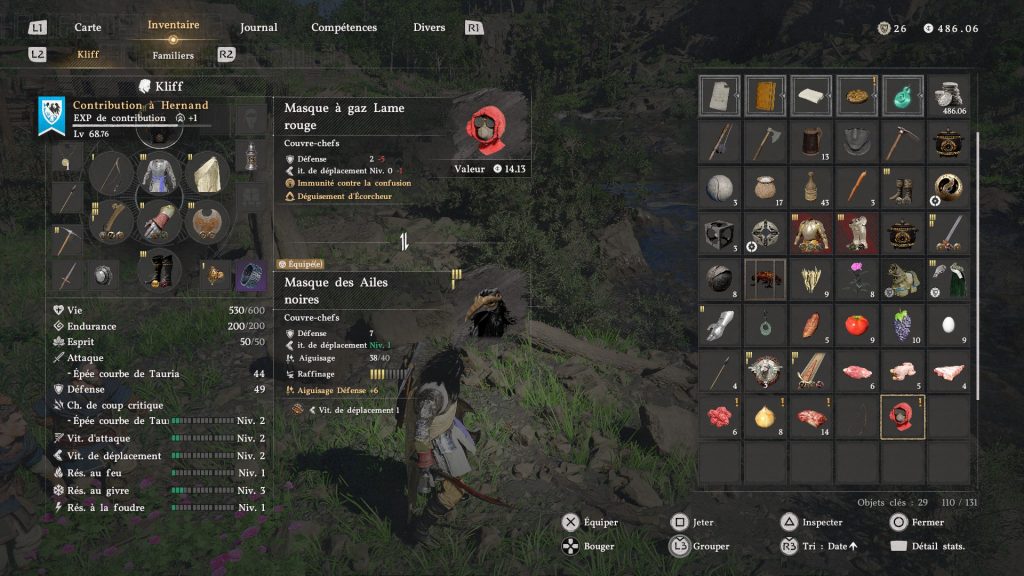The image size is (1024, 576).
Task: Choose the teal pouch category slot
Action: click(901, 96)
